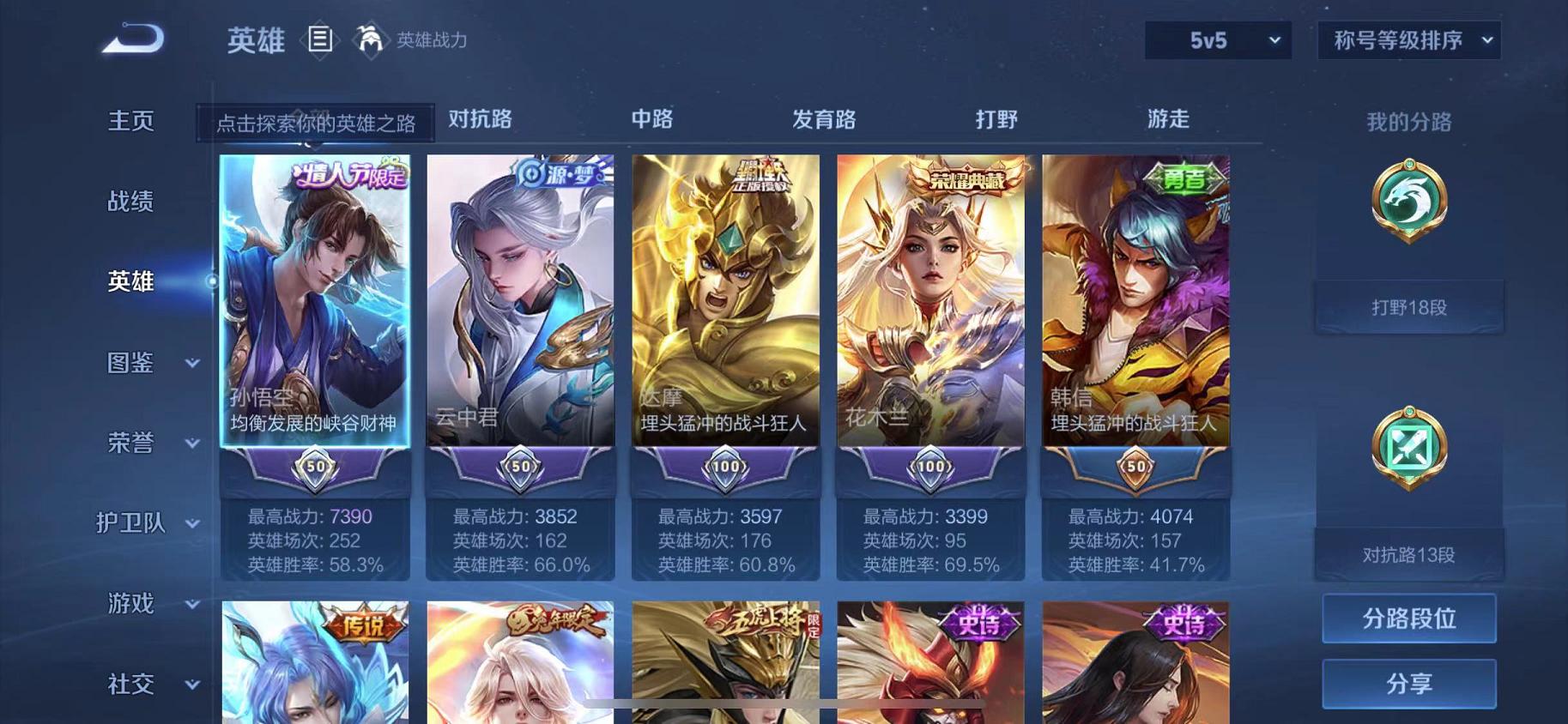Open the hero list icon beside 英雄 title
1568x724 pixels.
(321, 39)
